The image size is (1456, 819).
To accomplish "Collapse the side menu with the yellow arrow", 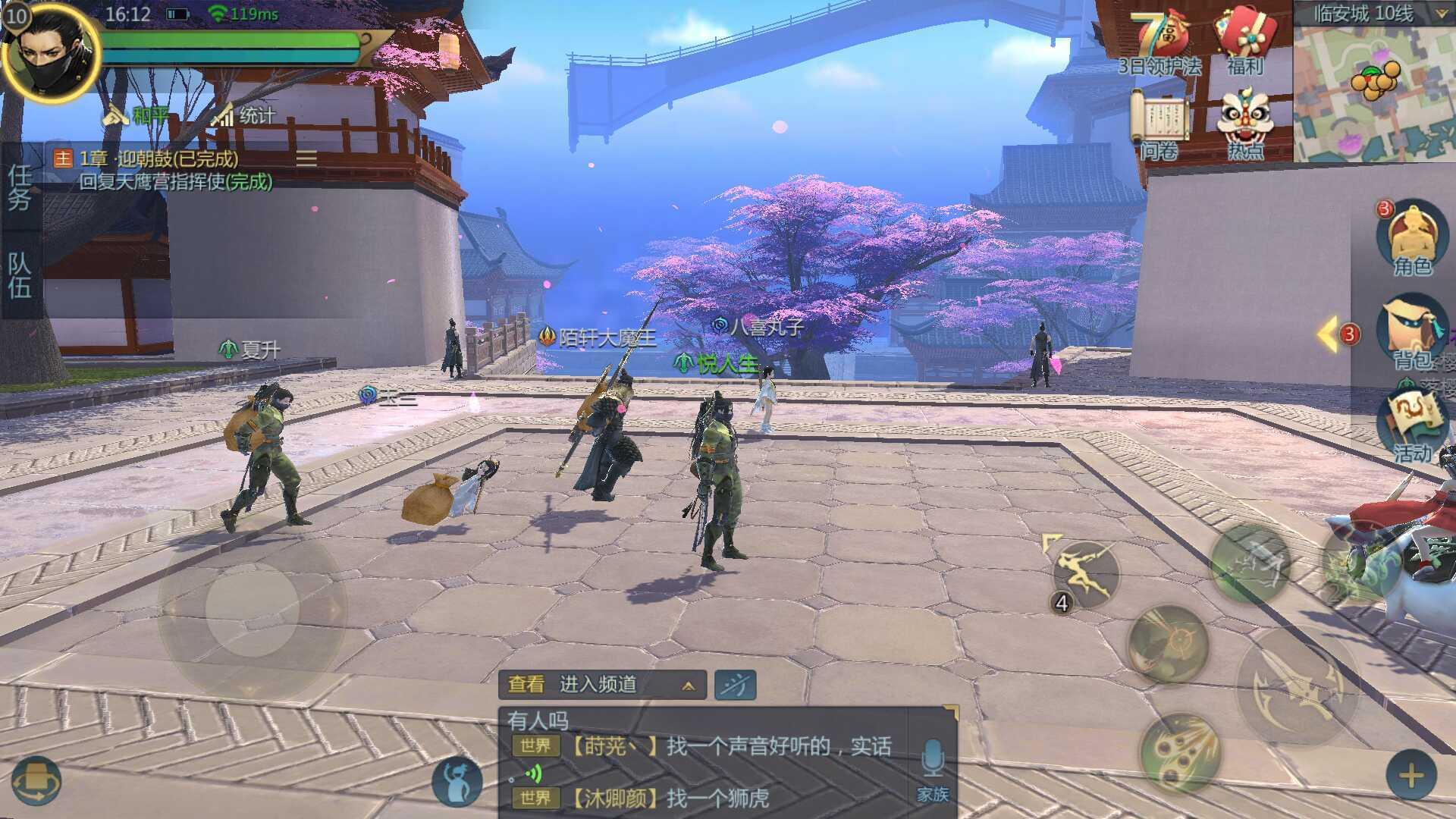I will coord(1329,334).
